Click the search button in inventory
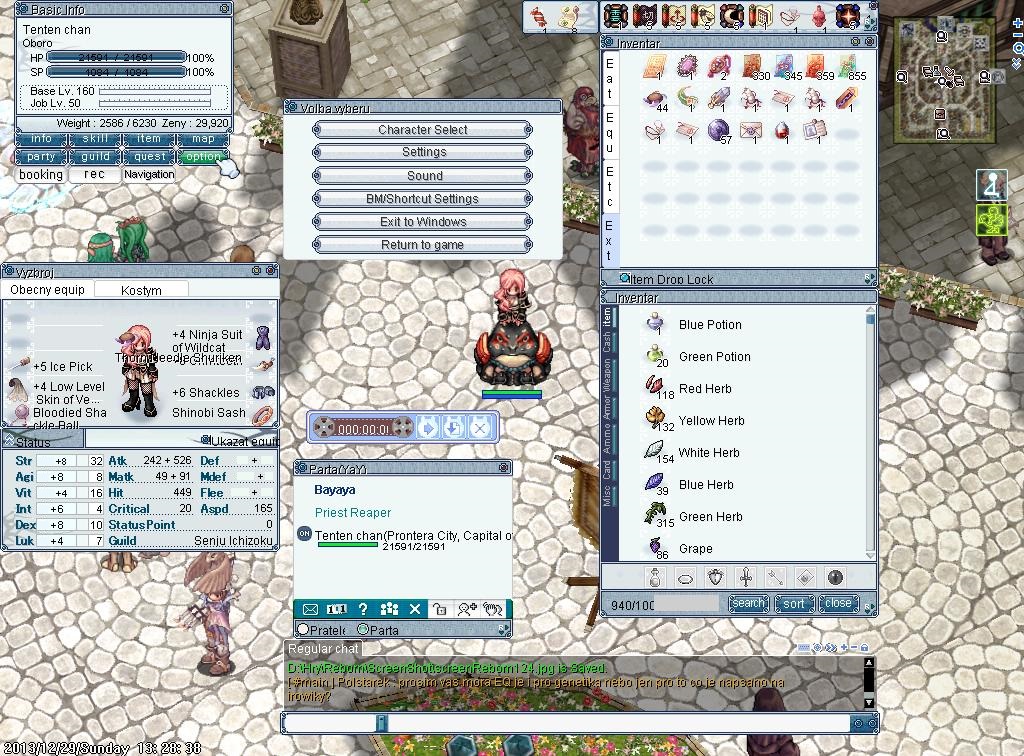The height and width of the screenshot is (756, 1024). point(748,604)
